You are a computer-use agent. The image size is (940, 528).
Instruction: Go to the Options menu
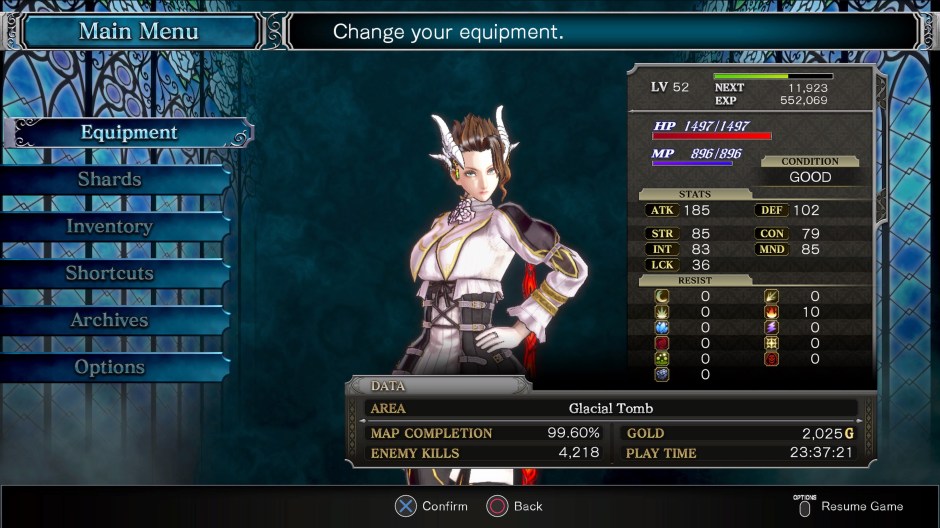click(x=110, y=367)
